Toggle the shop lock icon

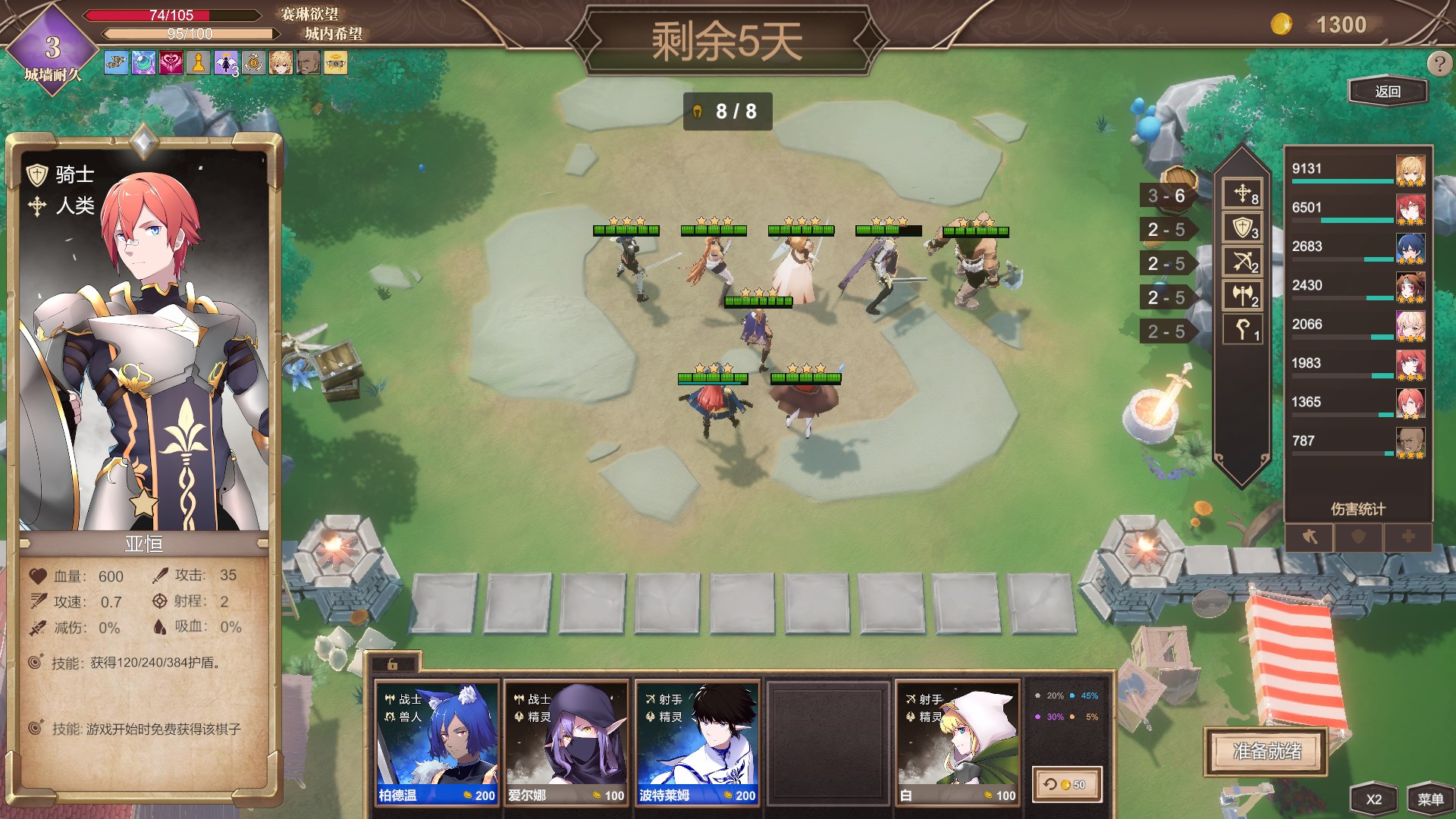pyautogui.click(x=392, y=664)
